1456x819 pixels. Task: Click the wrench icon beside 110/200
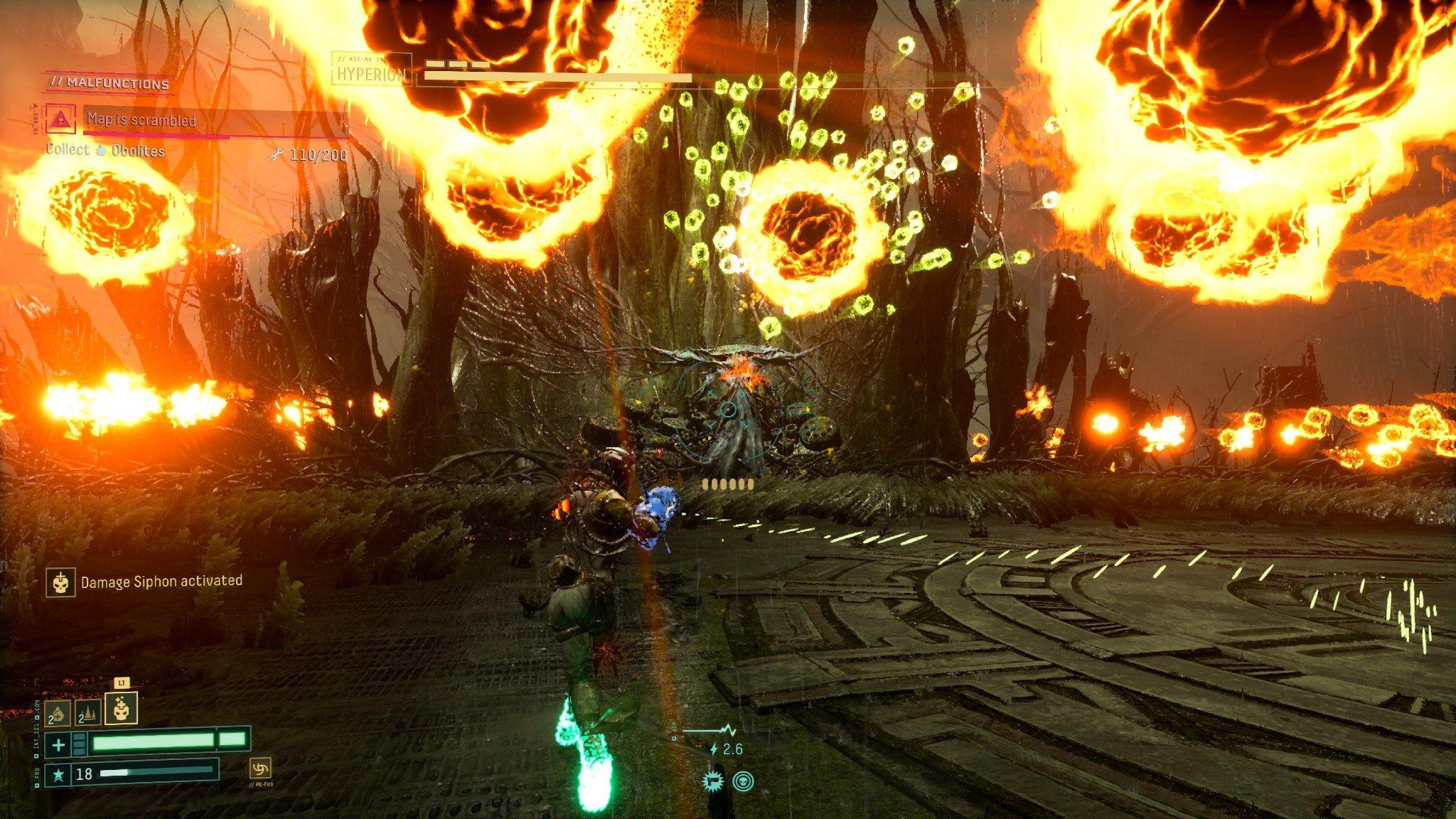(x=277, y=152)
